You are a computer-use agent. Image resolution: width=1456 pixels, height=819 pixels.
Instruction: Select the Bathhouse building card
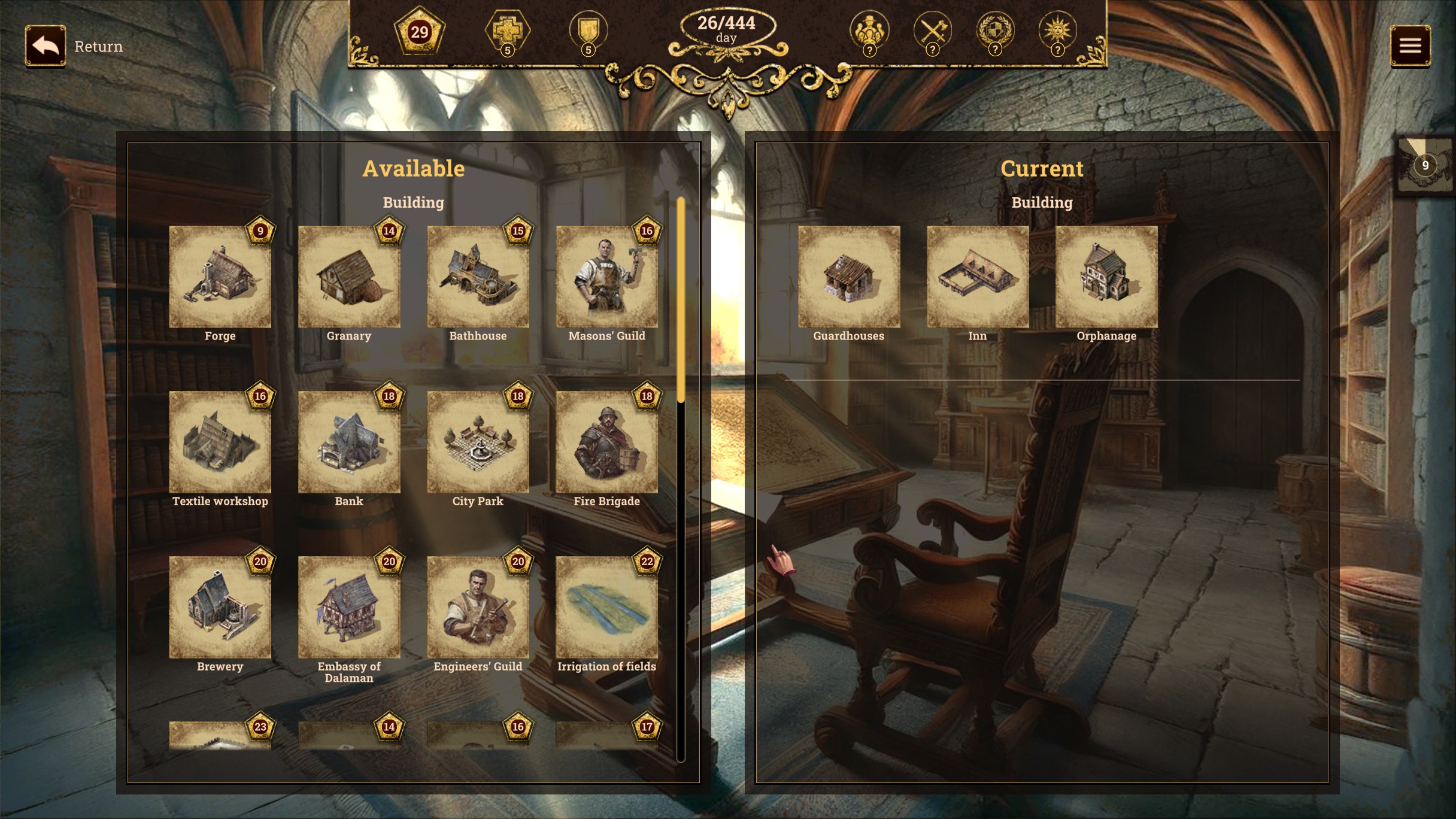pos(478,277)
